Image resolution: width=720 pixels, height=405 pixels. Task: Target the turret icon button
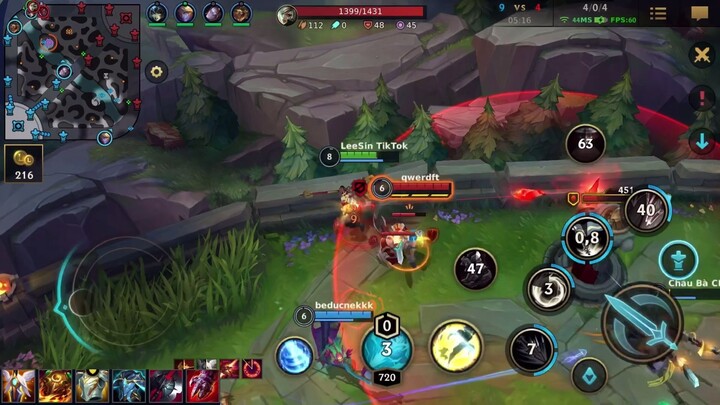680,262
